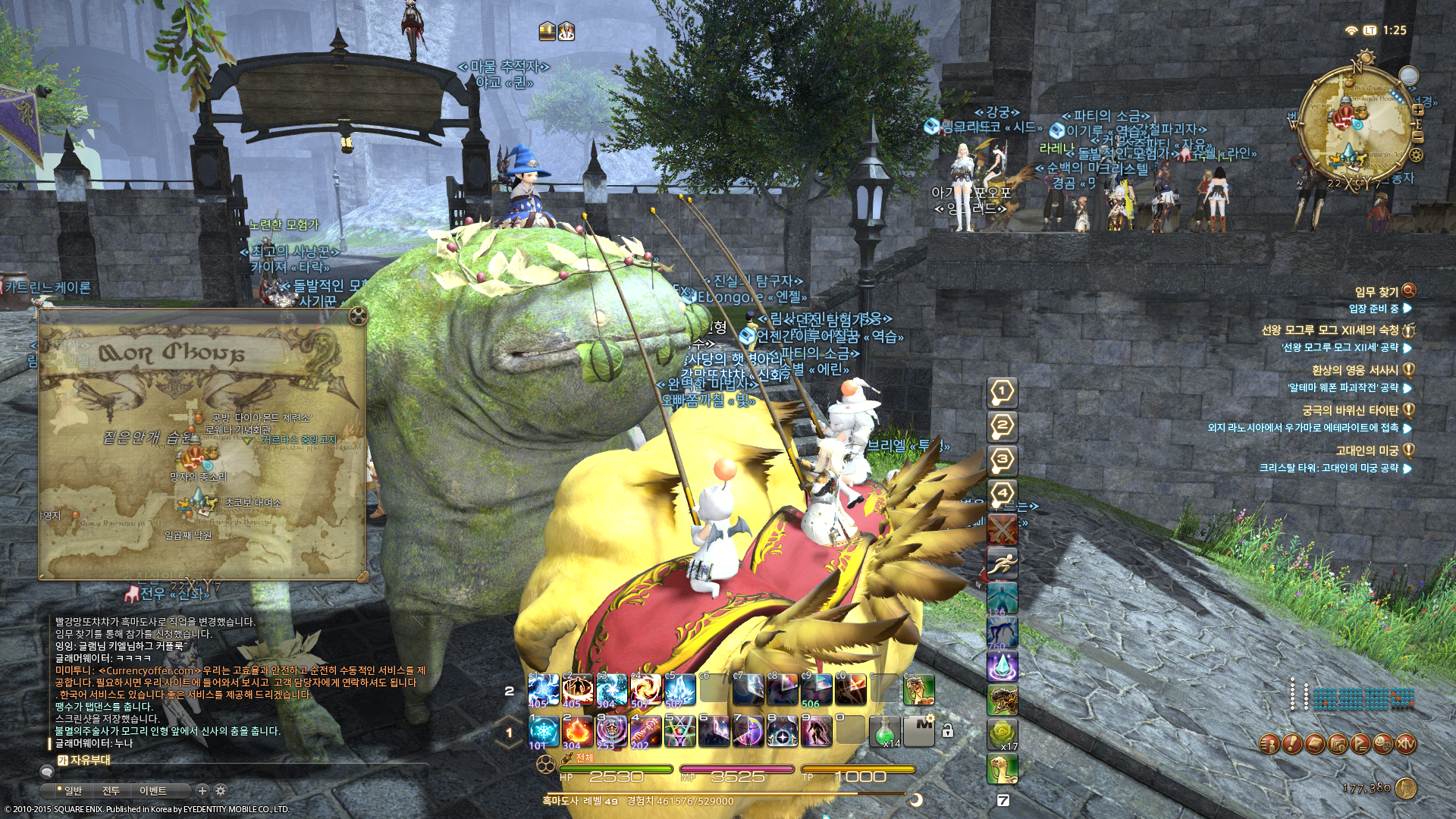Add a new chat tab with plus button
Screen dimensions: 1456x819
pos(202,790)
